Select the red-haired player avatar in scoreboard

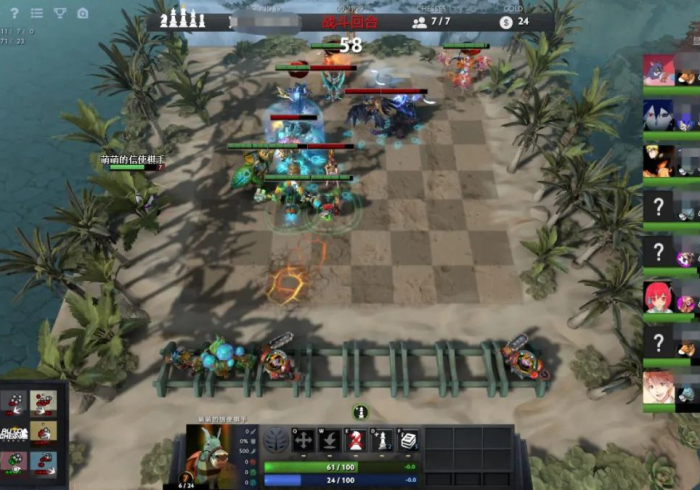coord(658,298)
